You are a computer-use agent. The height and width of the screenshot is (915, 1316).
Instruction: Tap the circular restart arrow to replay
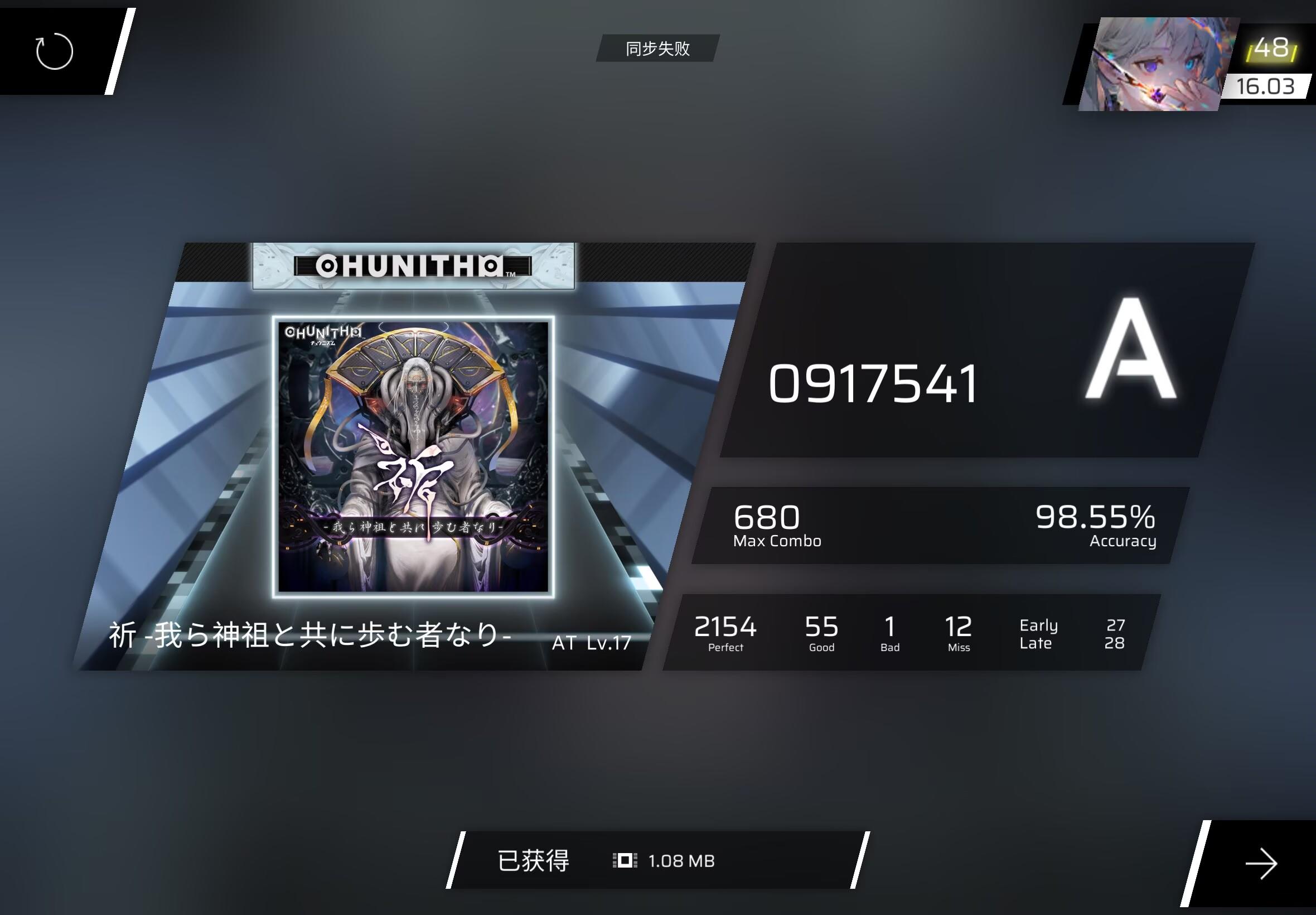click(x=56, y=51)
